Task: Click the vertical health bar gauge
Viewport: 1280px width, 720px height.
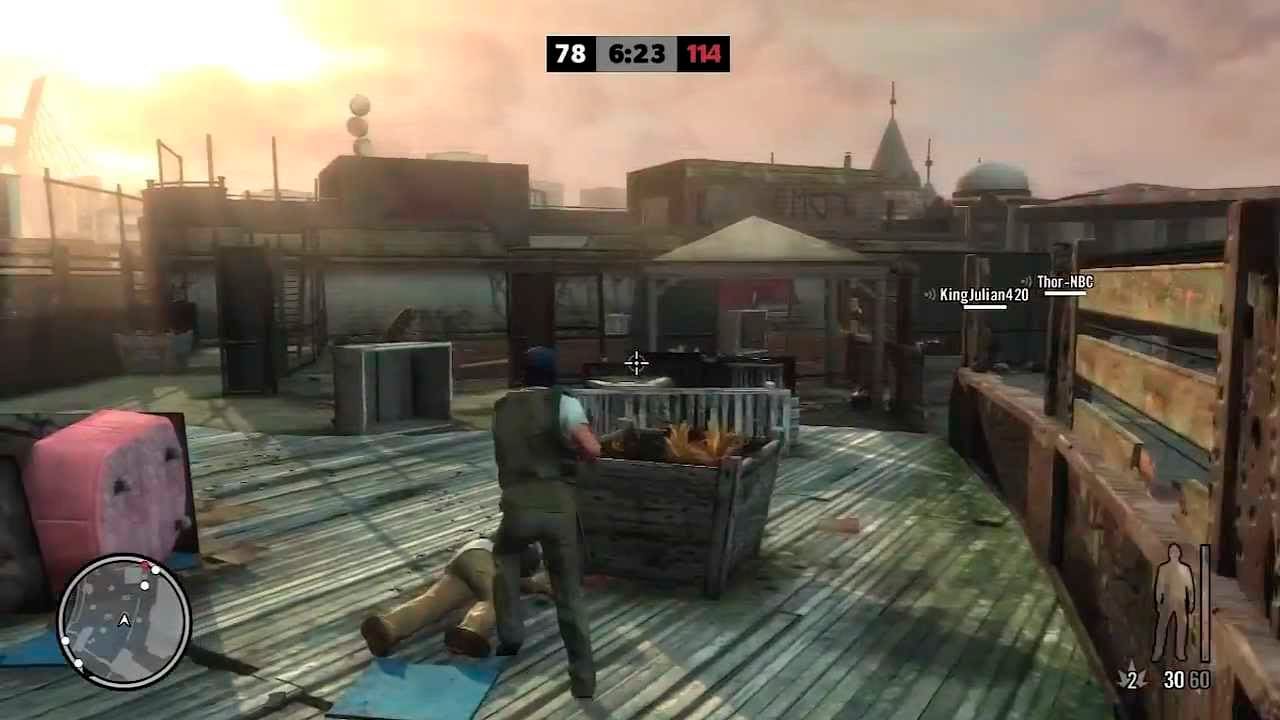Action: (1205, 600)
